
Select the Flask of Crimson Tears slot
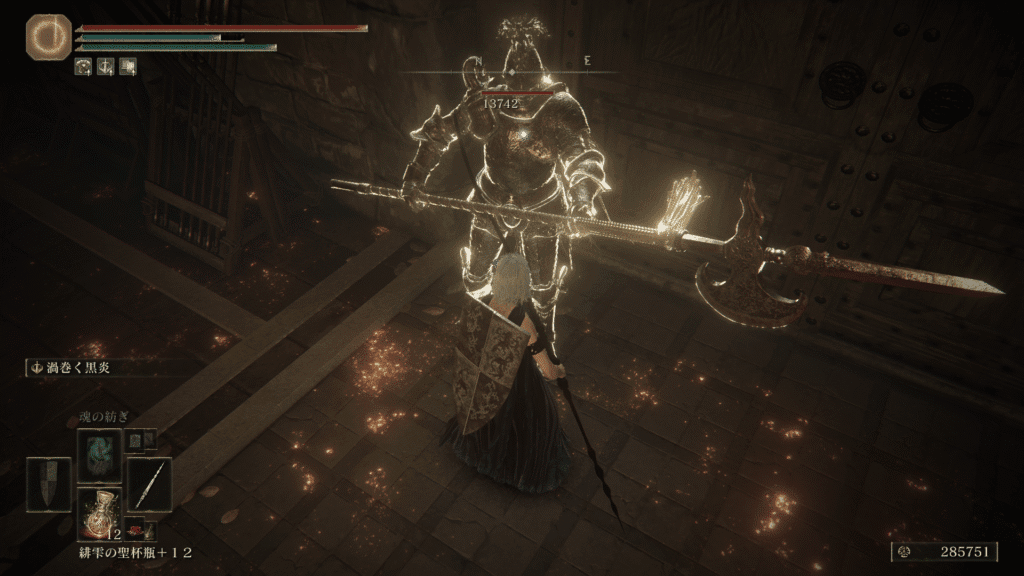tap(100, 514)
